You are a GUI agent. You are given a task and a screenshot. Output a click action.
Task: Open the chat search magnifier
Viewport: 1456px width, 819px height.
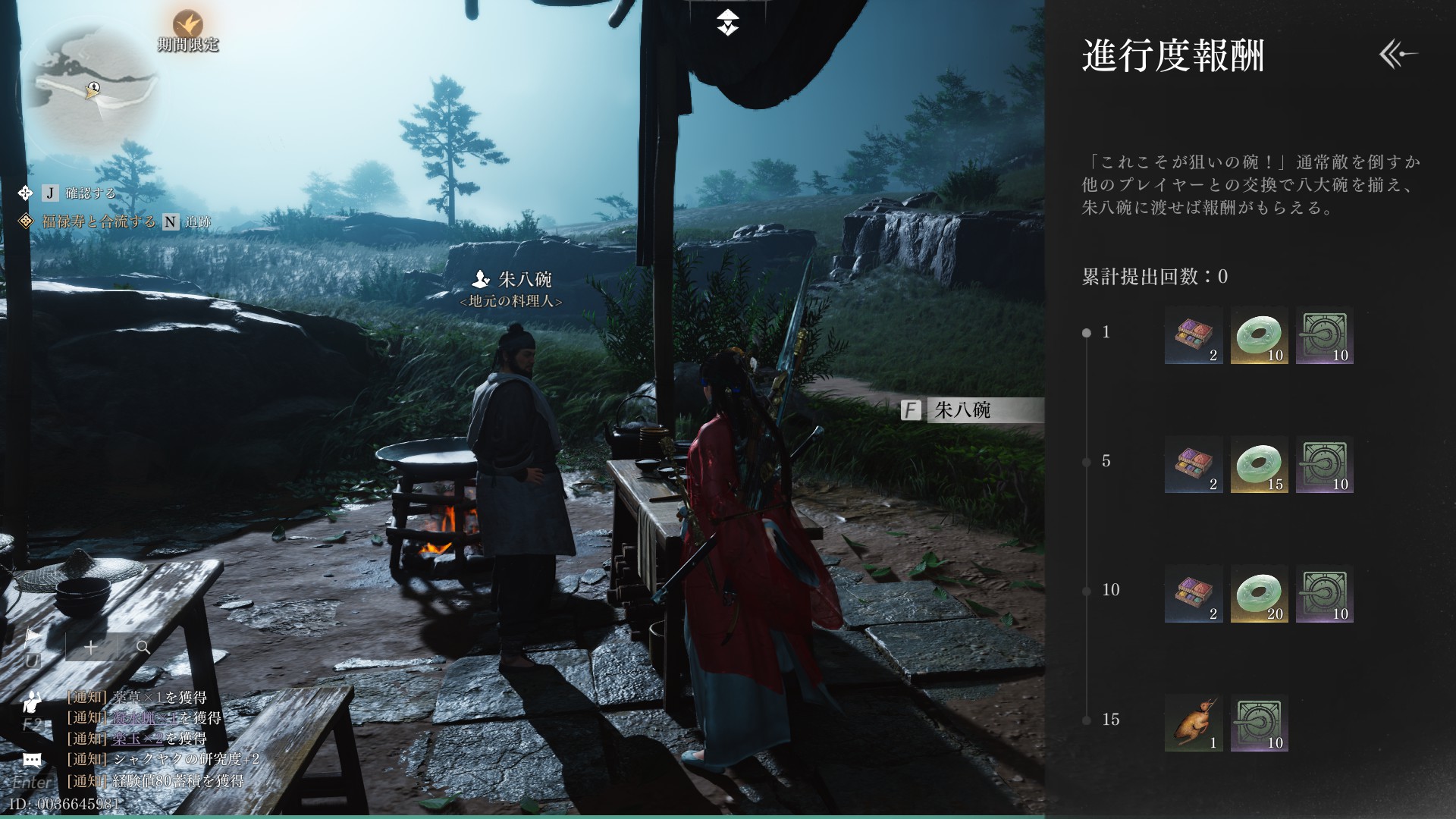tap(143, 647)
